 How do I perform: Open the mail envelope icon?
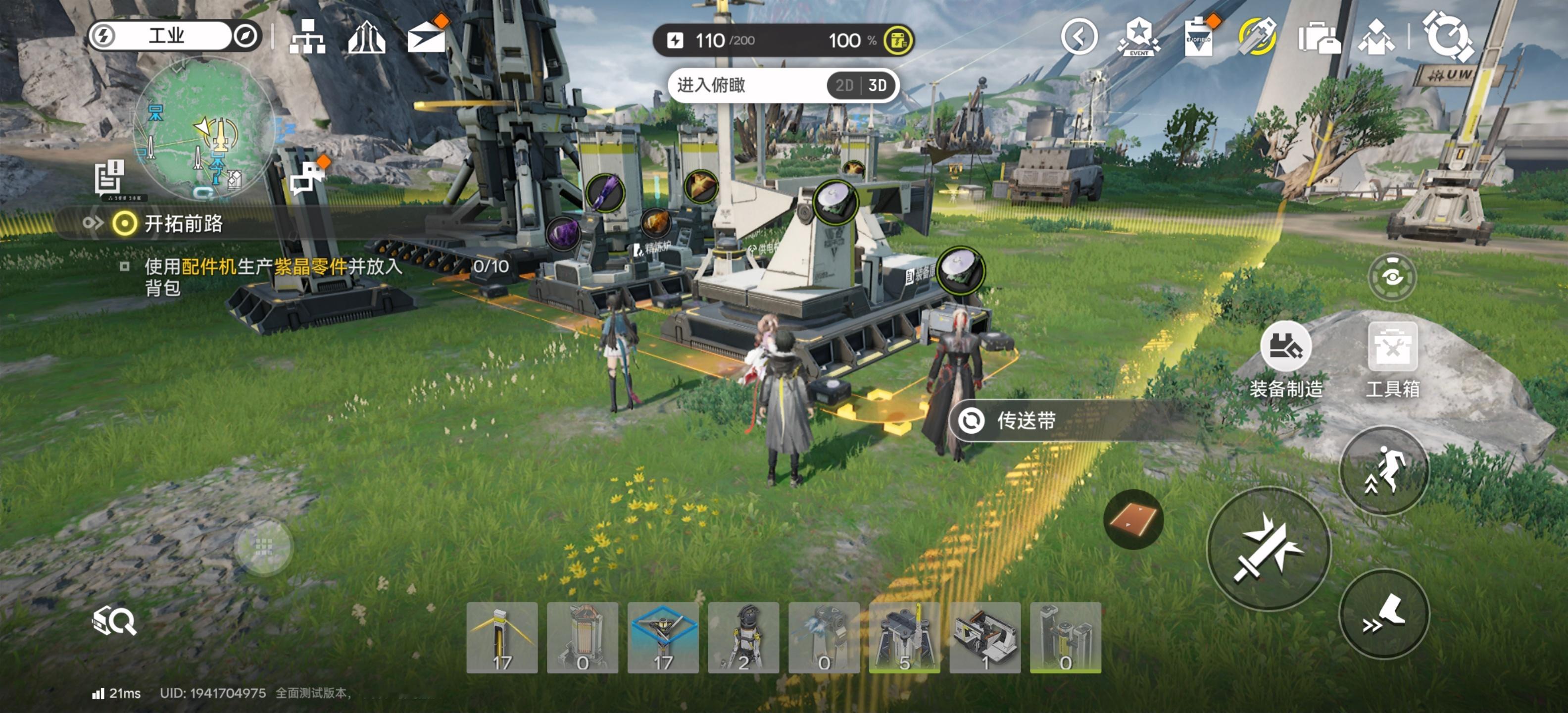click(426, 38)
